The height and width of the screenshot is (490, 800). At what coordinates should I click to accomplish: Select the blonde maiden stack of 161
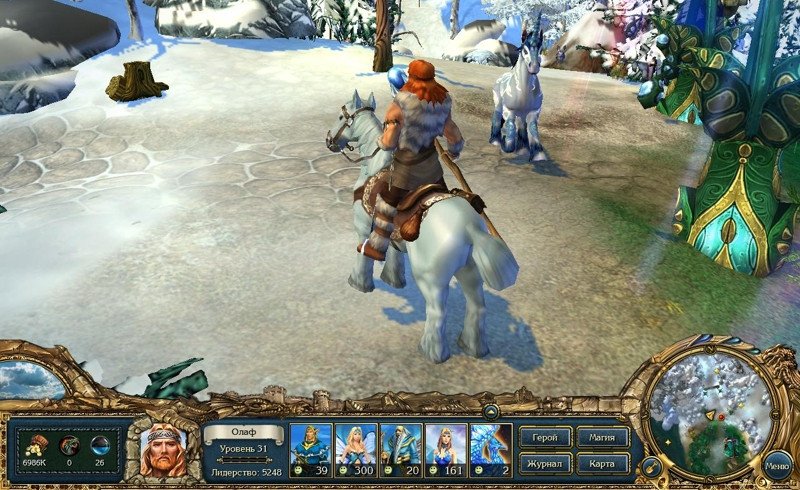(x=446, y=450)
